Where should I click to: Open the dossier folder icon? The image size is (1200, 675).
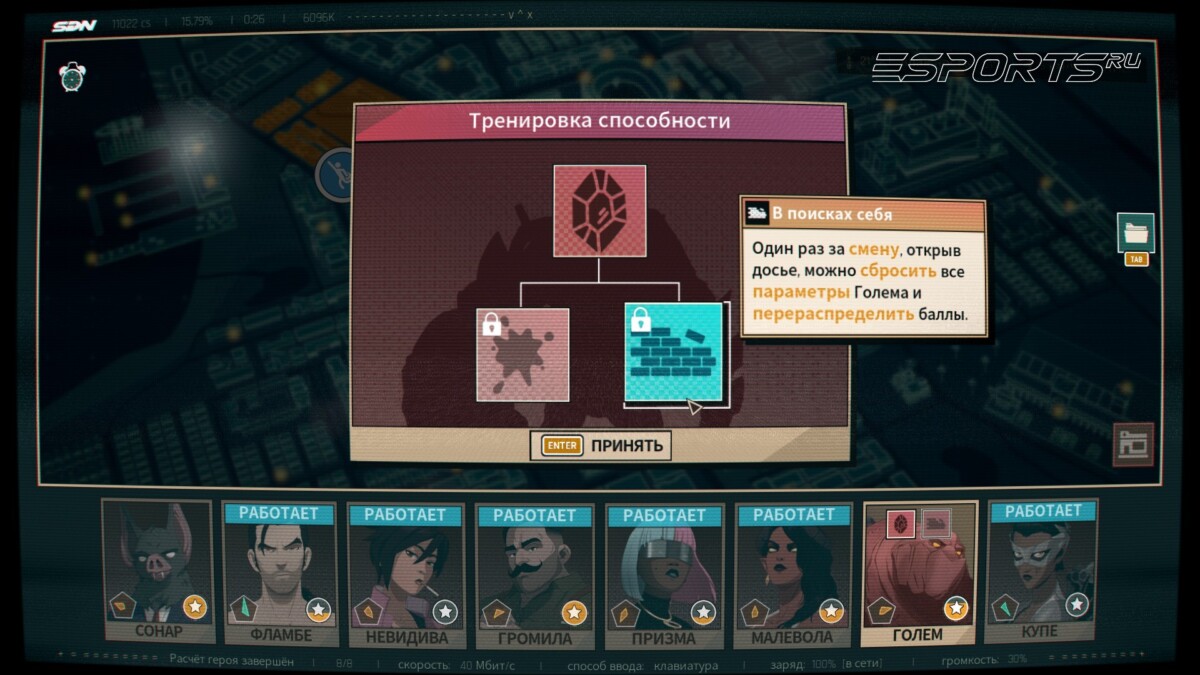(1136, 234)
